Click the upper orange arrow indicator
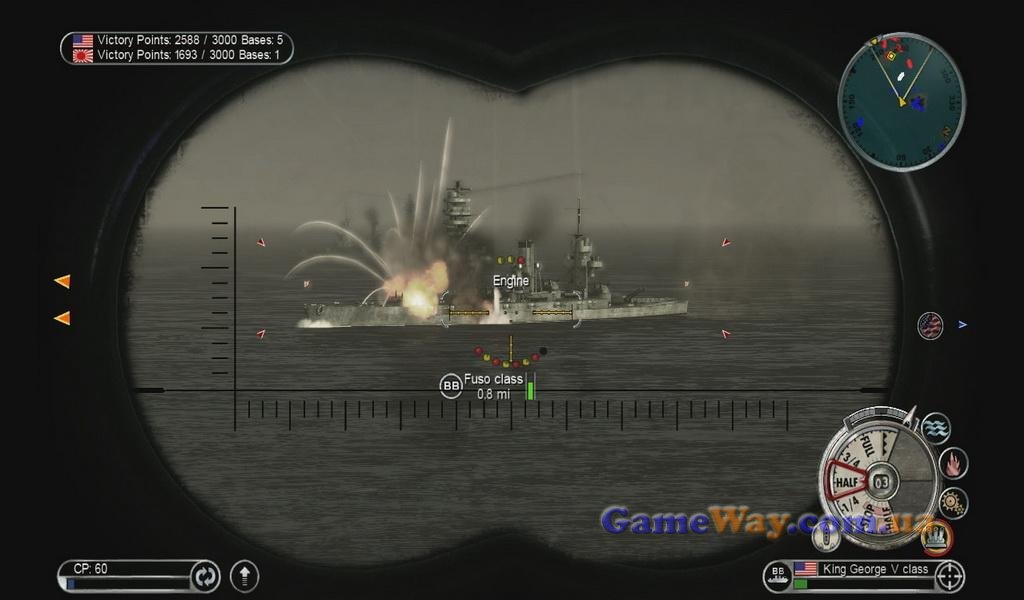 62,282
